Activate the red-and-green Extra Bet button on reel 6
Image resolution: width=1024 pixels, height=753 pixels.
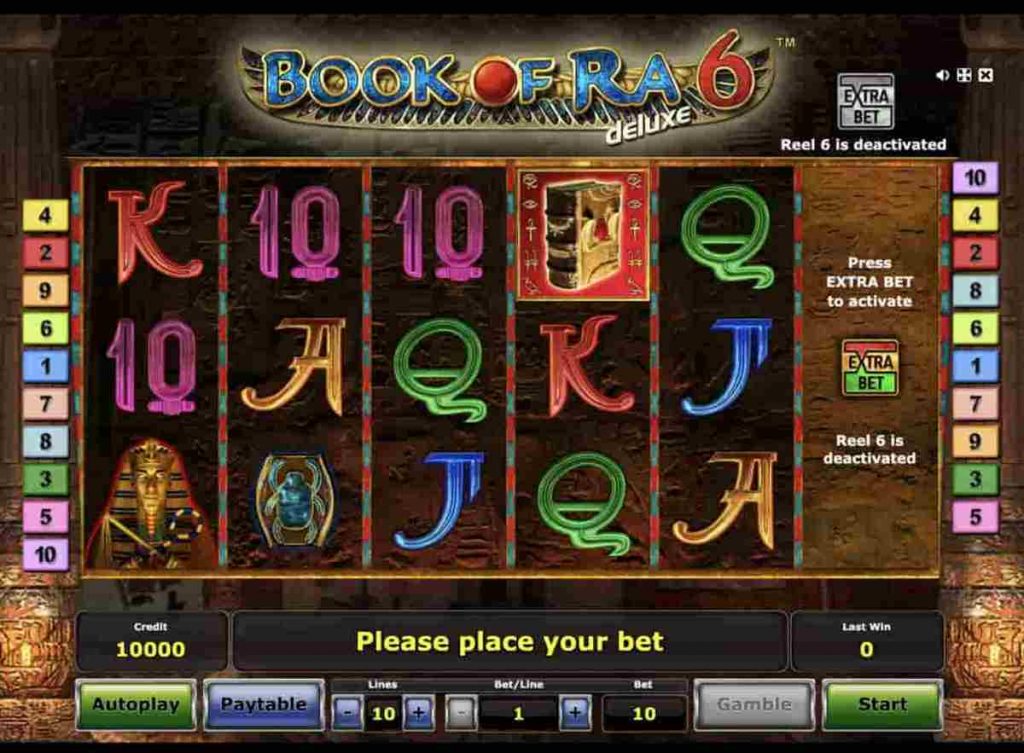tap(869, 367)
